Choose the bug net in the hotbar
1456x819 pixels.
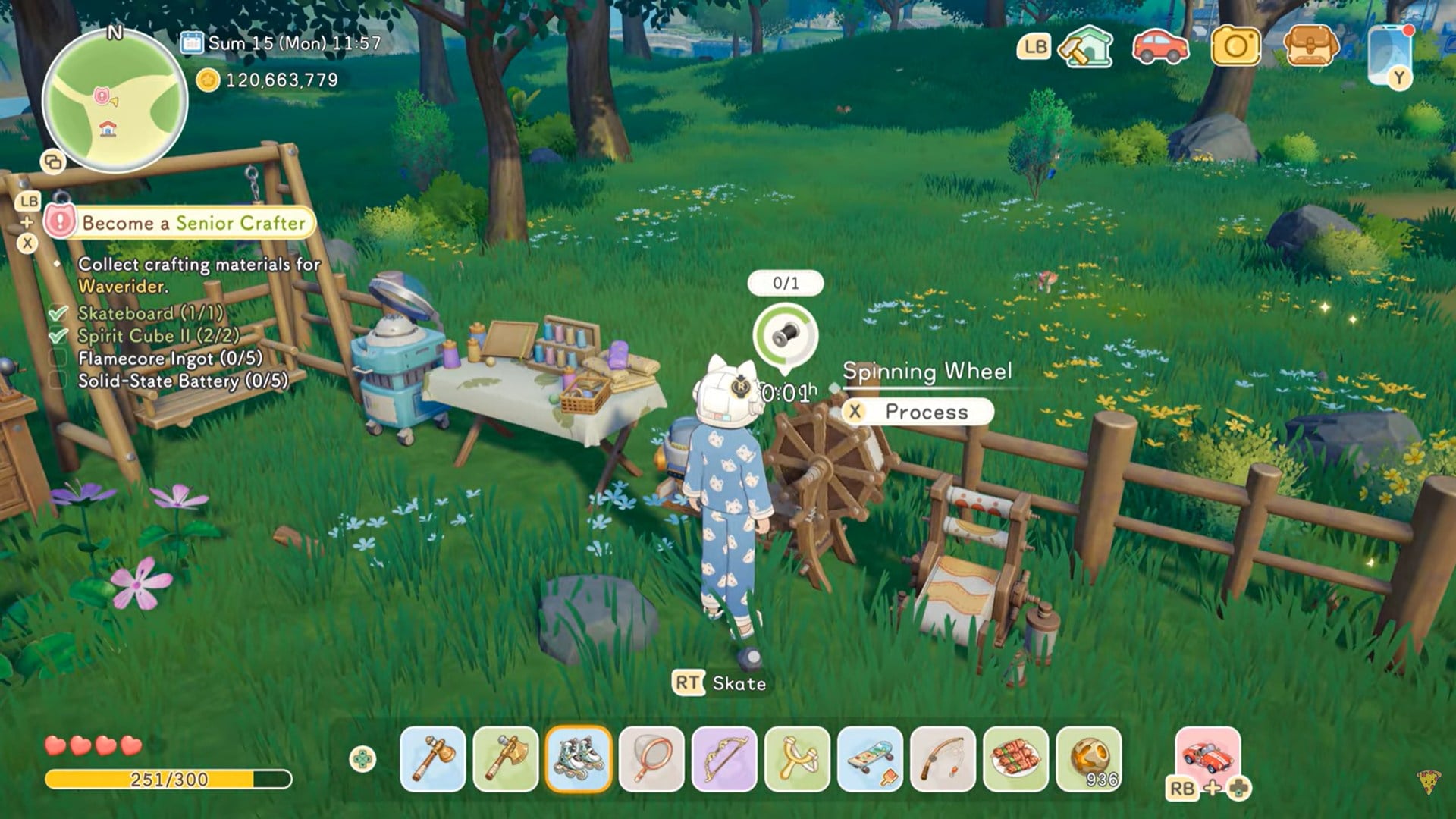[x=651, y=759]
